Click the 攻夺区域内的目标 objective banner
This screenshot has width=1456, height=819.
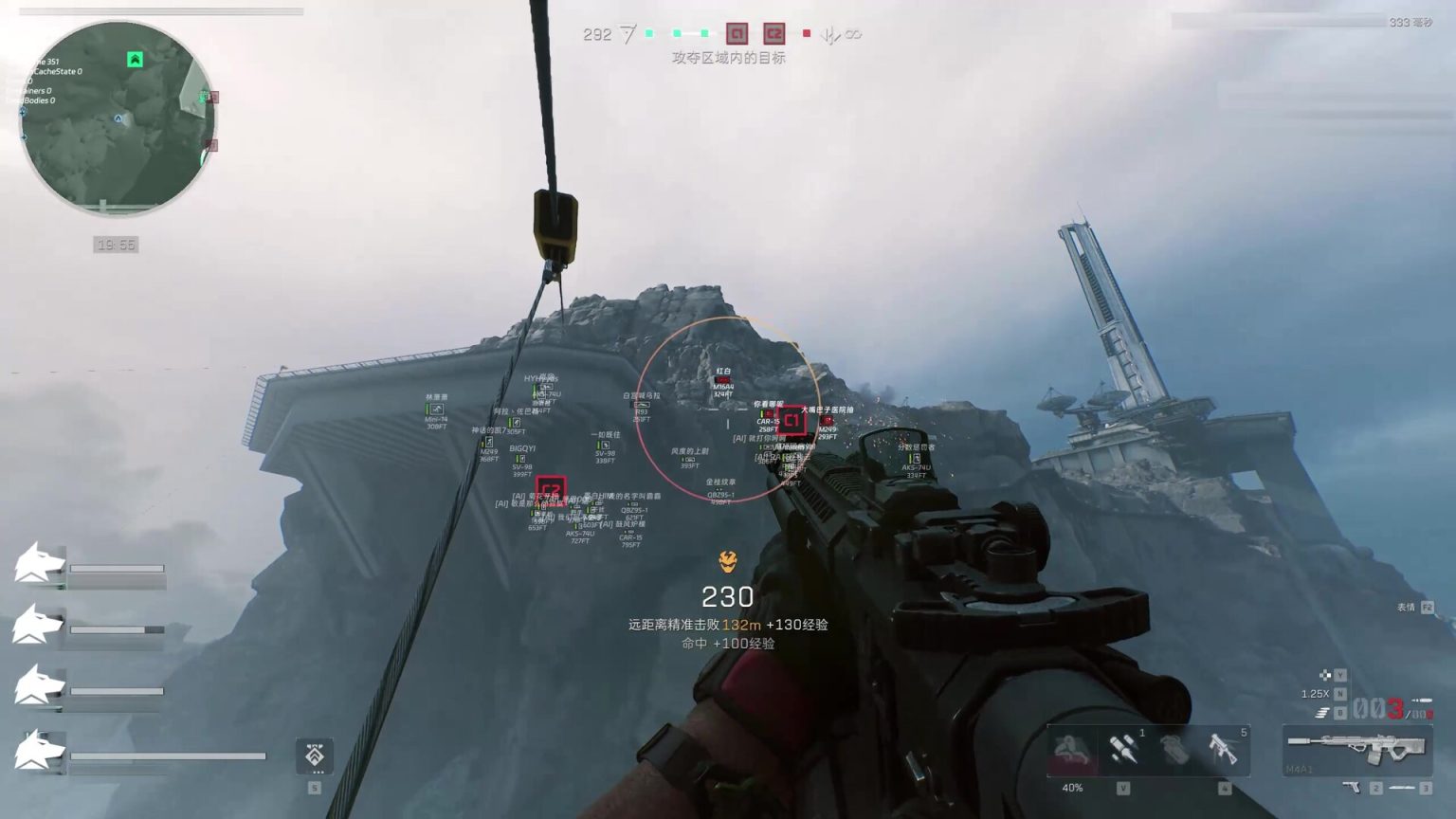(x=728, y=58)
